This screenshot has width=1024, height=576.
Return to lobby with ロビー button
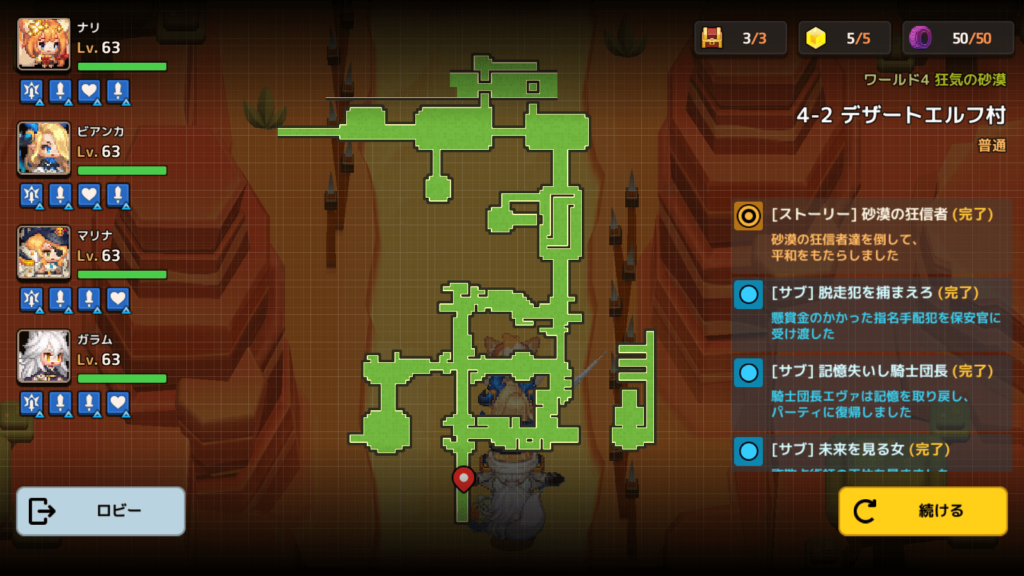[x=101, y=511]
